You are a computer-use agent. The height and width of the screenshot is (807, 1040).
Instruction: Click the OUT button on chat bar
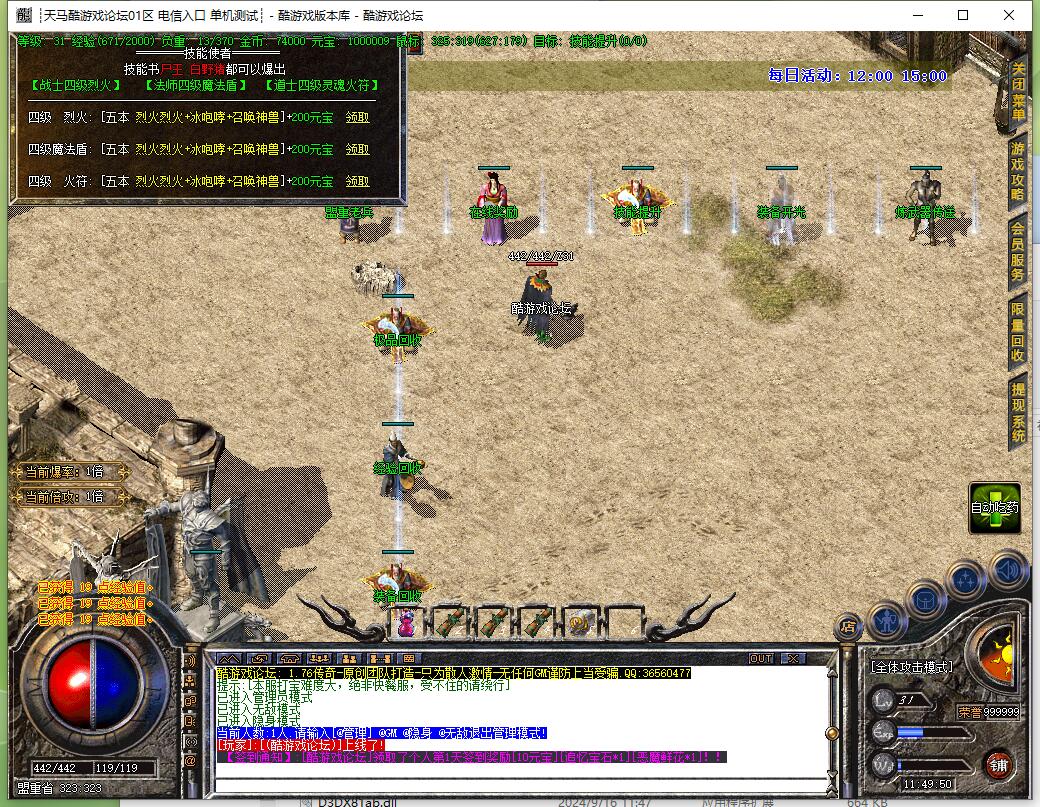761,658
